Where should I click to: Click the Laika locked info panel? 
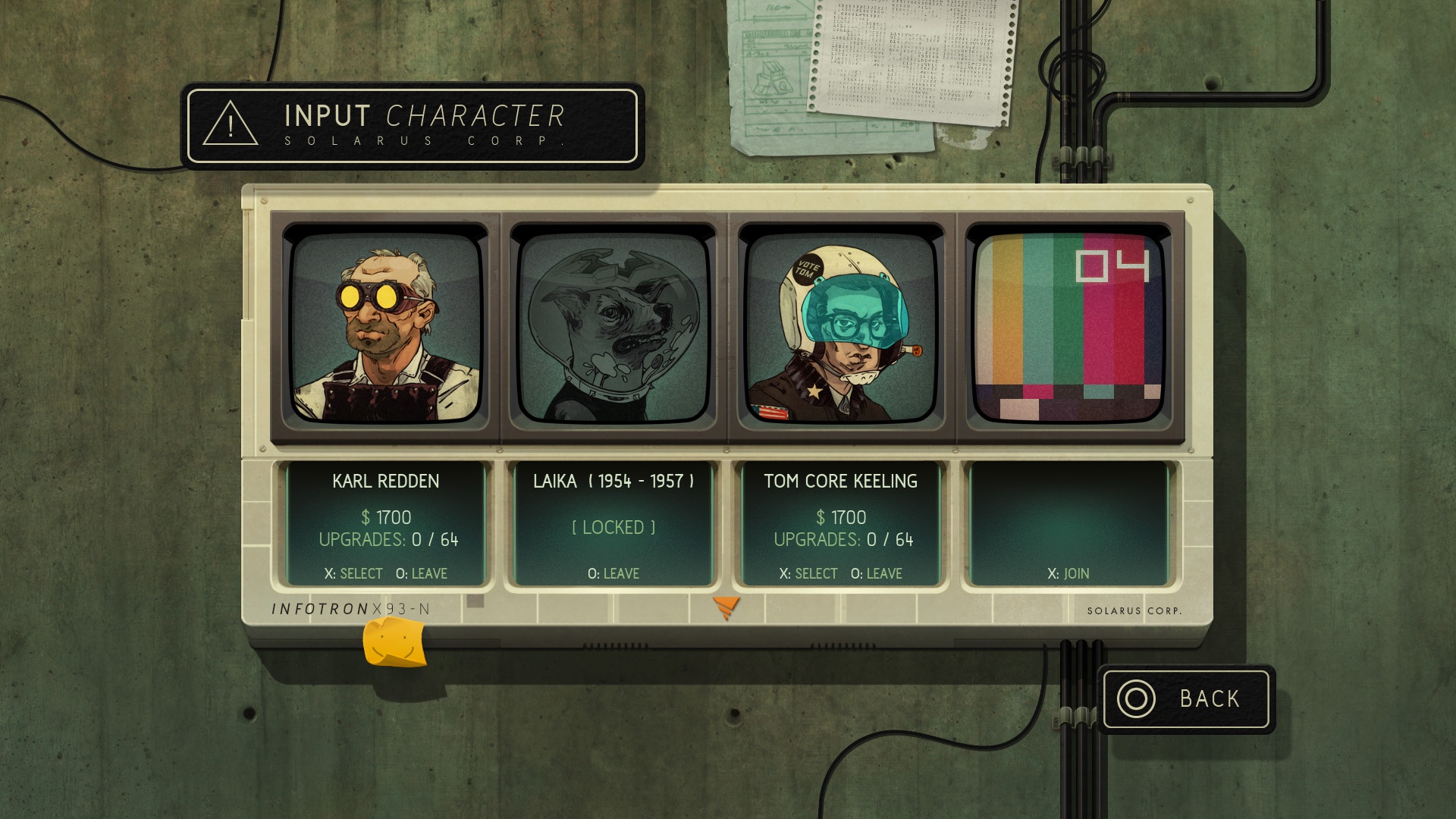point(613,525)
